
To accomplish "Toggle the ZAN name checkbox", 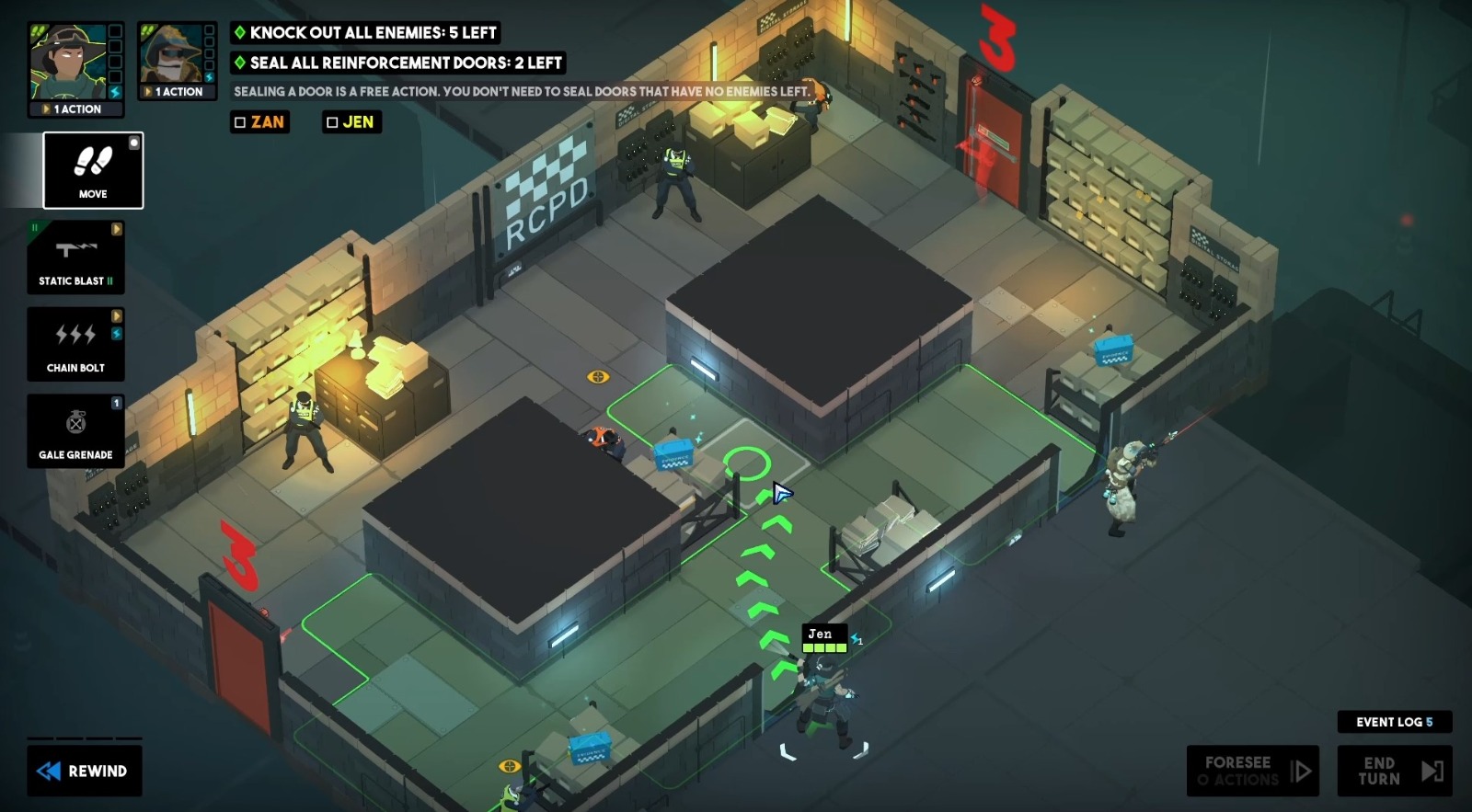I will [x=238, y=121].
